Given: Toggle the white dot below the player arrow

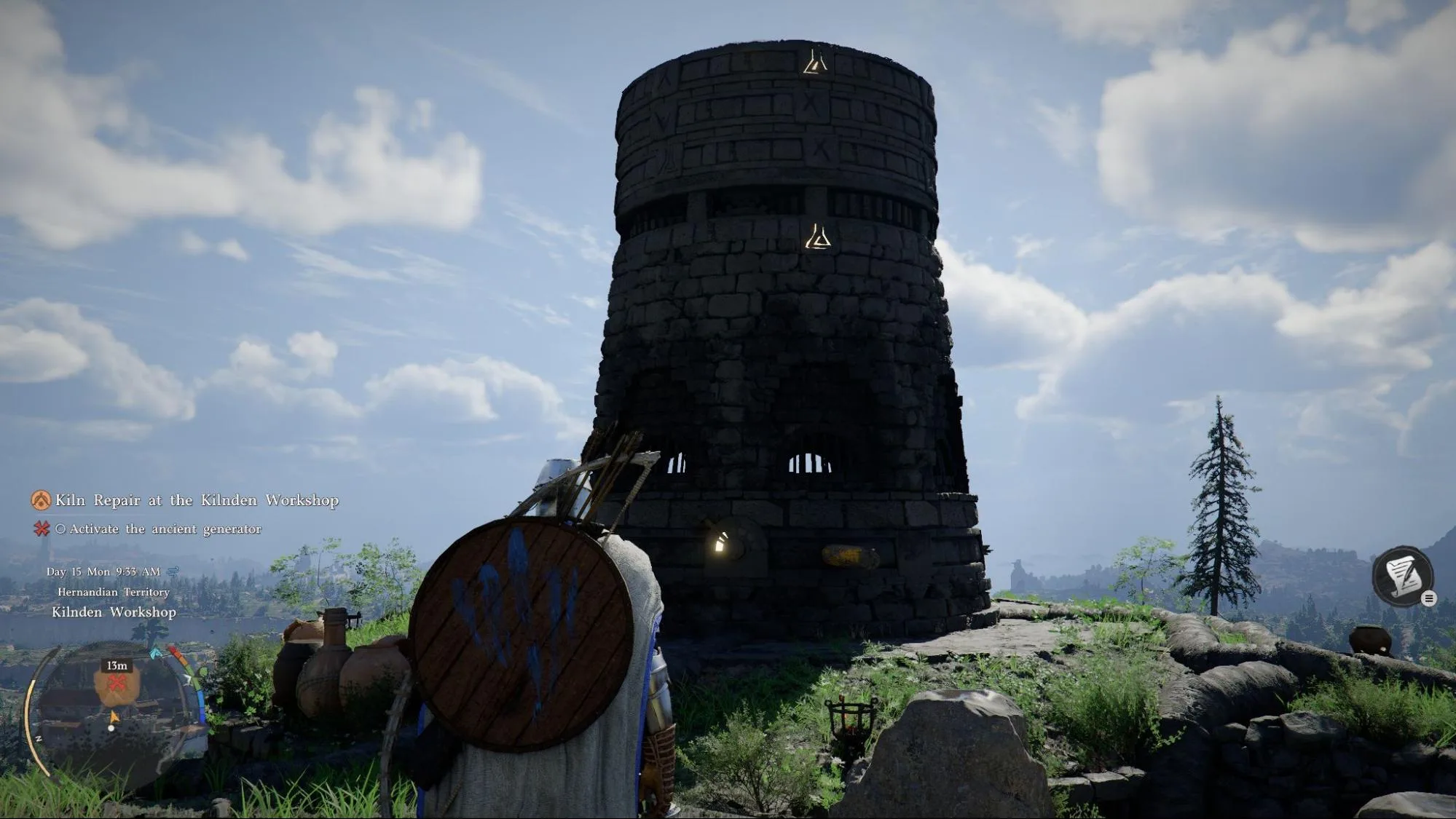Looking at the screenshot, I should click(x=111, y=729).
